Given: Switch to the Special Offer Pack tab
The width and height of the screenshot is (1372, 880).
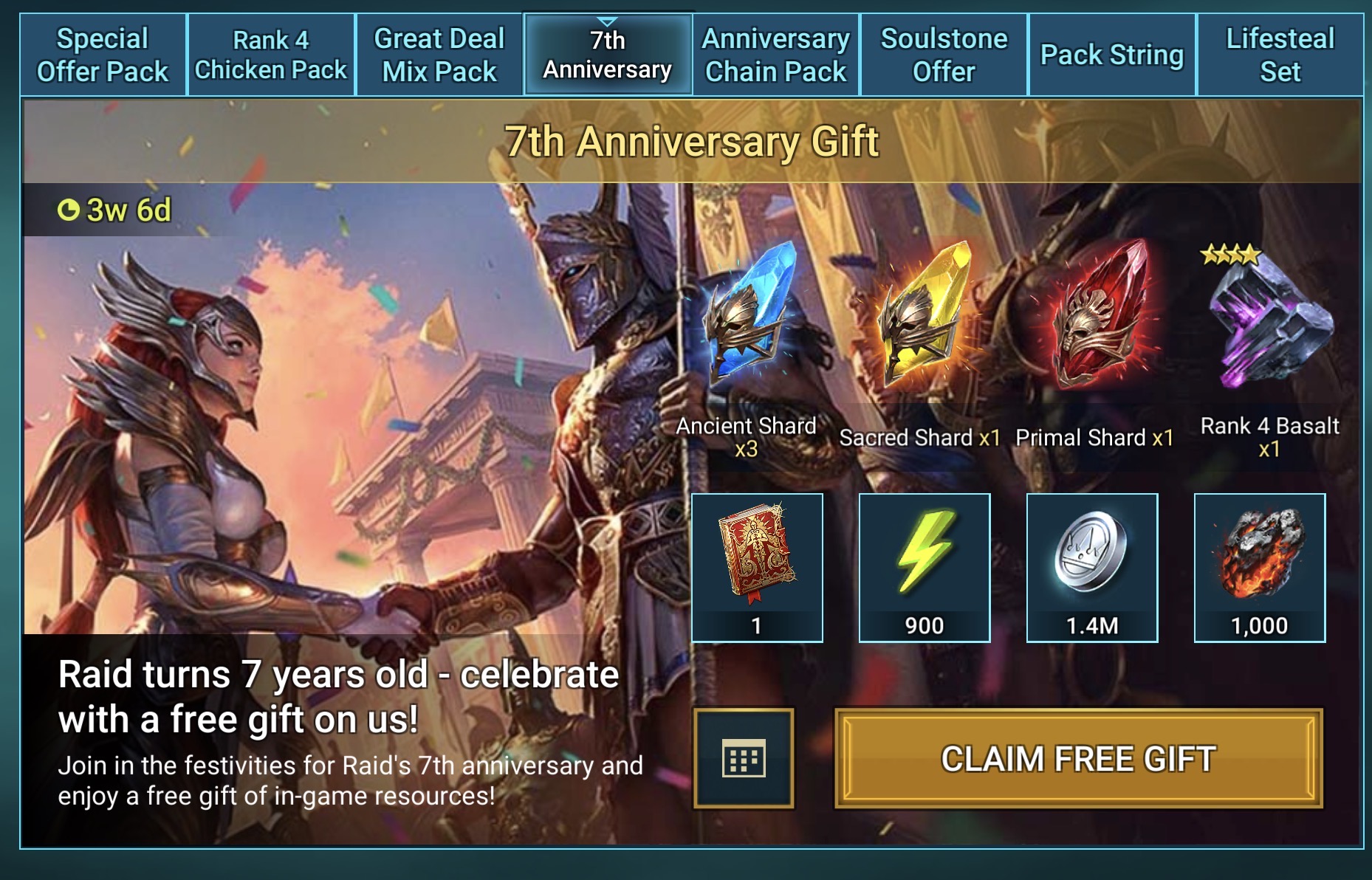Looking at the screenshot, I should click(103, 55).
